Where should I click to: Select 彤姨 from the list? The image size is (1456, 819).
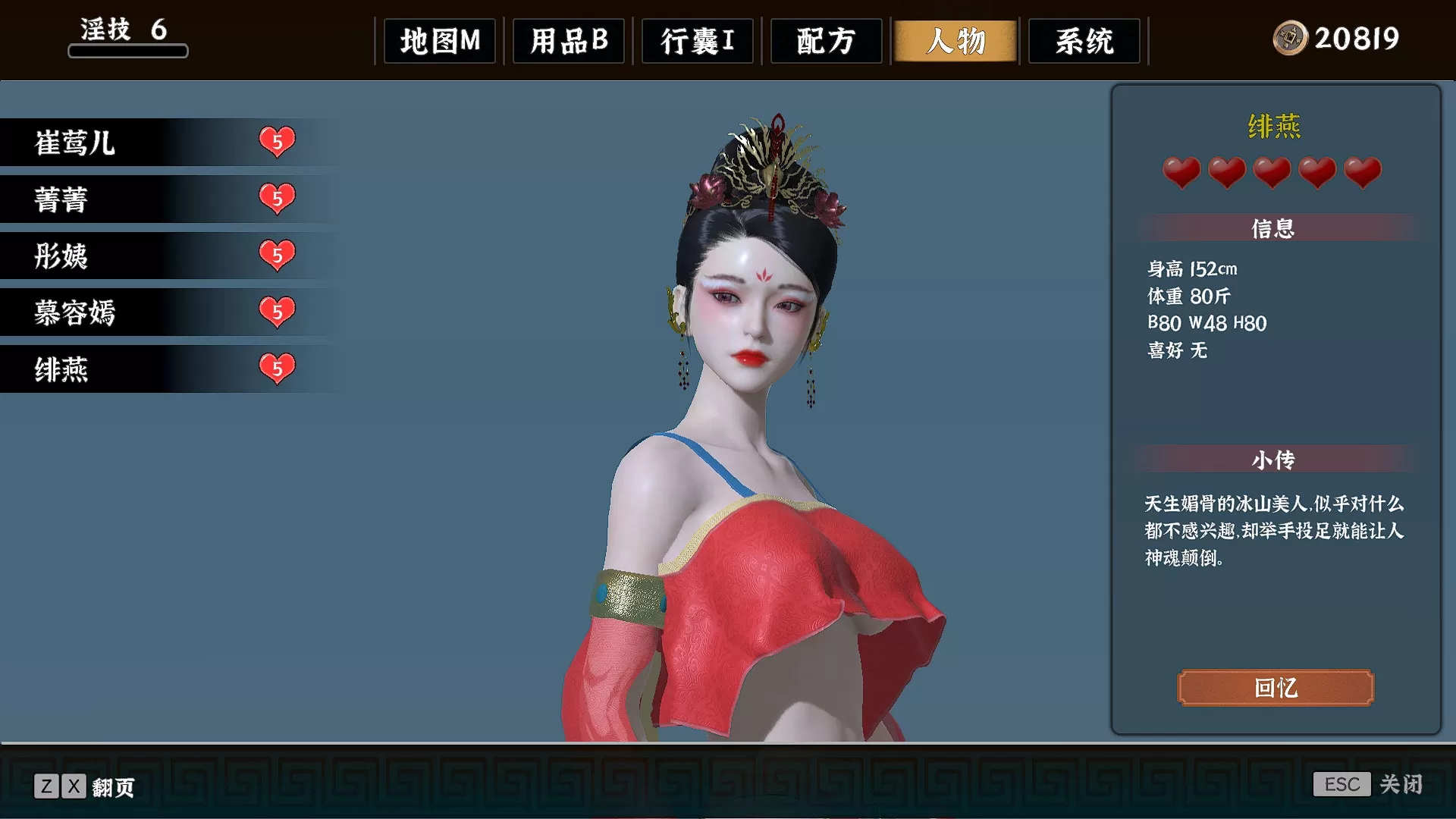(152, 256)
